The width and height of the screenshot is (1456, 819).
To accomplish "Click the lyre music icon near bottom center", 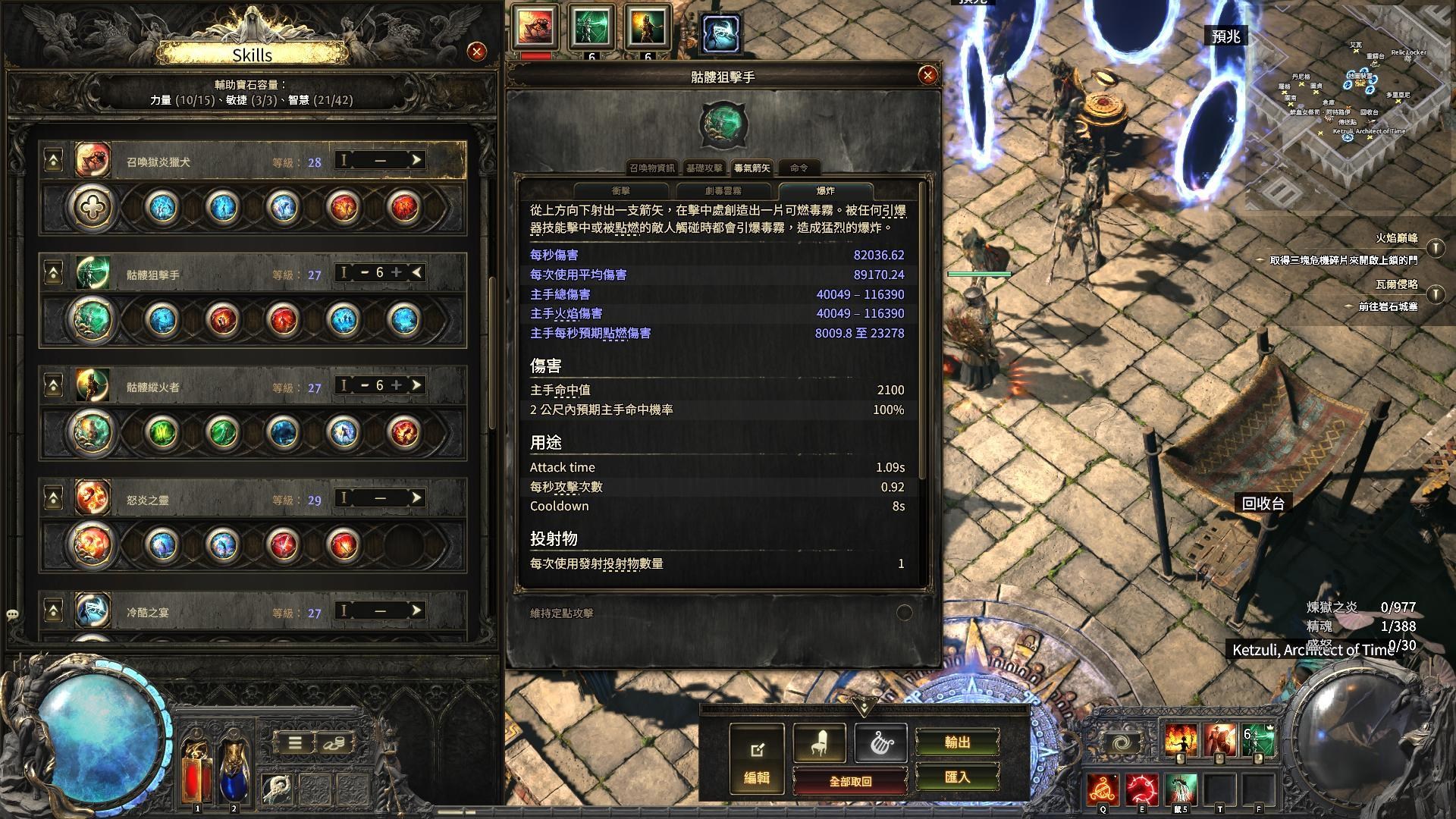I will click(880, 742).
